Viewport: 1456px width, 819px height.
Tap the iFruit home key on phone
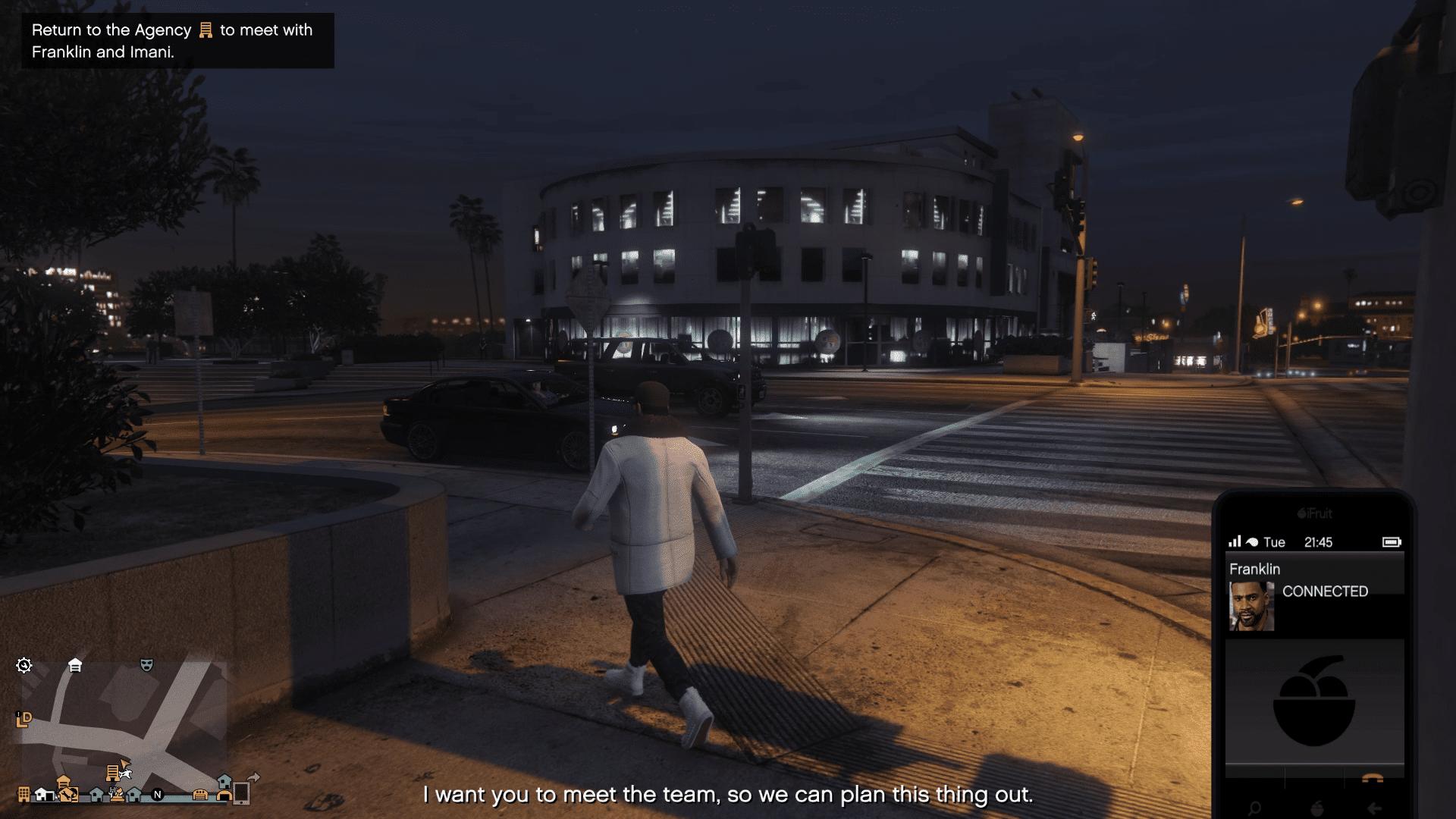1316,808
